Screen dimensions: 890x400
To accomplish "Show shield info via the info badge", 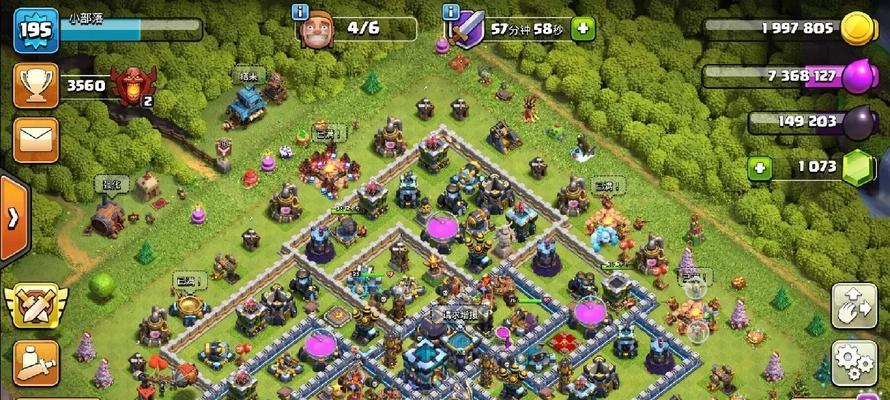I will (x=451, y=12).
